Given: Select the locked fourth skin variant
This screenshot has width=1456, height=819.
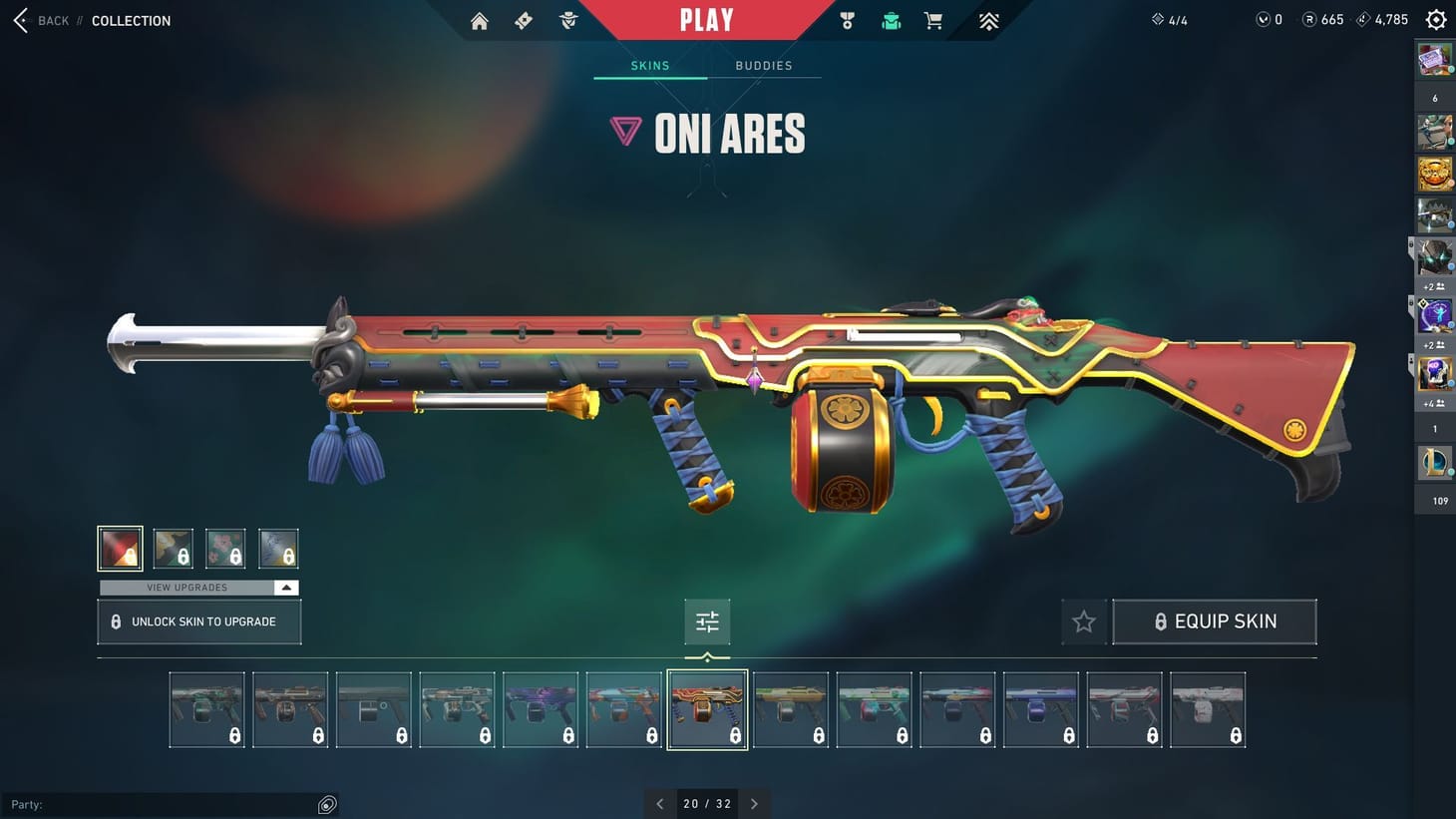Looking at the screenshot, I should click(278, 548).
